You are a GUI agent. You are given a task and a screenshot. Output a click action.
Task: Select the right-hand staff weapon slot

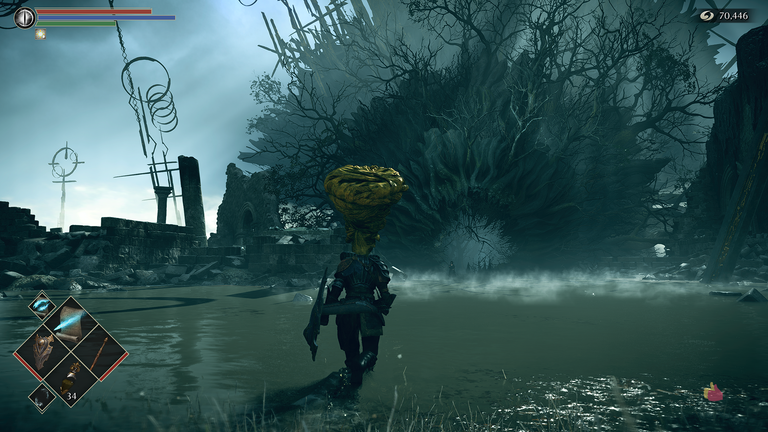[x=99, y=351]
